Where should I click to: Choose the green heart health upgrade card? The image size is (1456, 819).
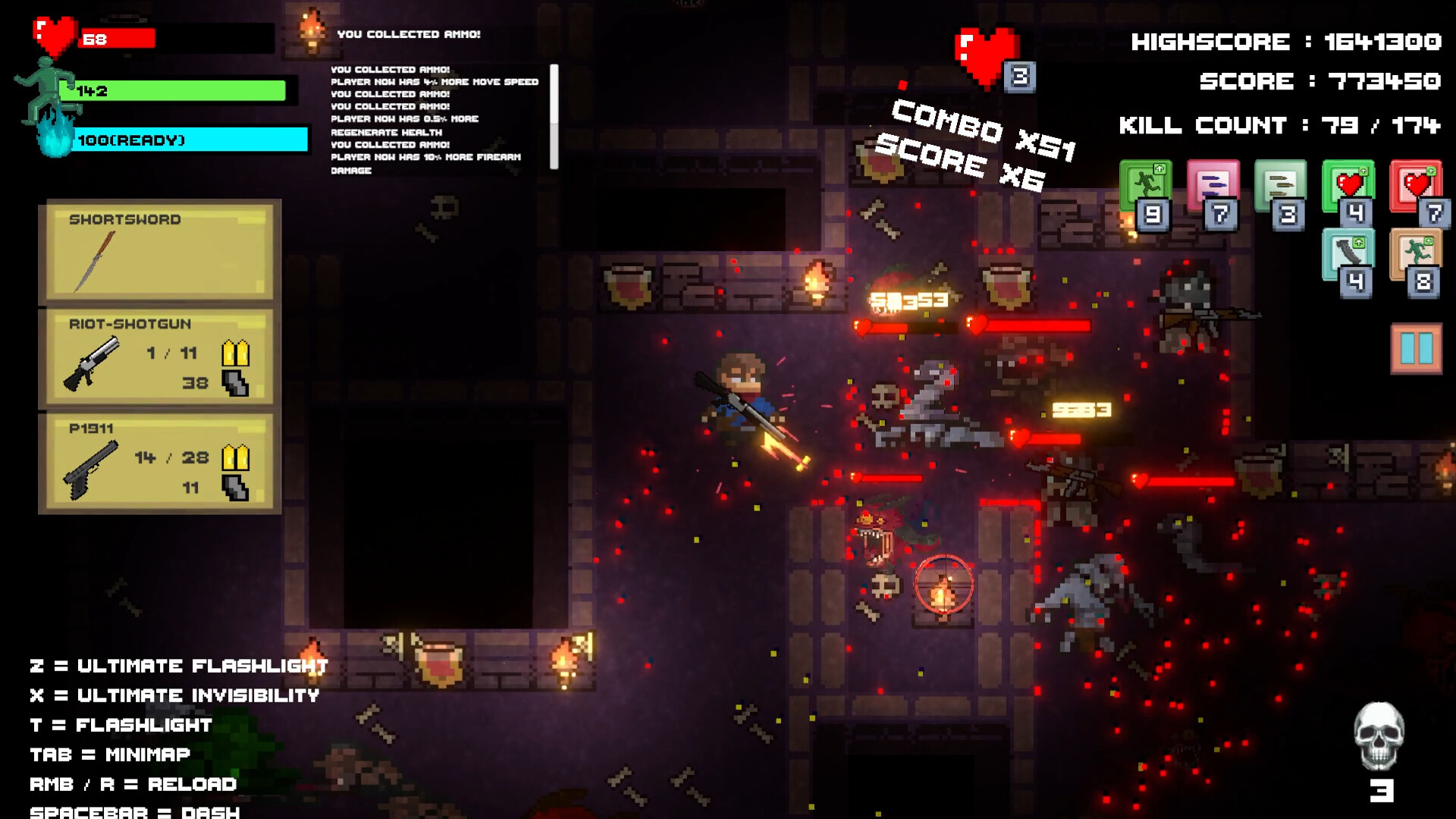[x=1349, y=188]
